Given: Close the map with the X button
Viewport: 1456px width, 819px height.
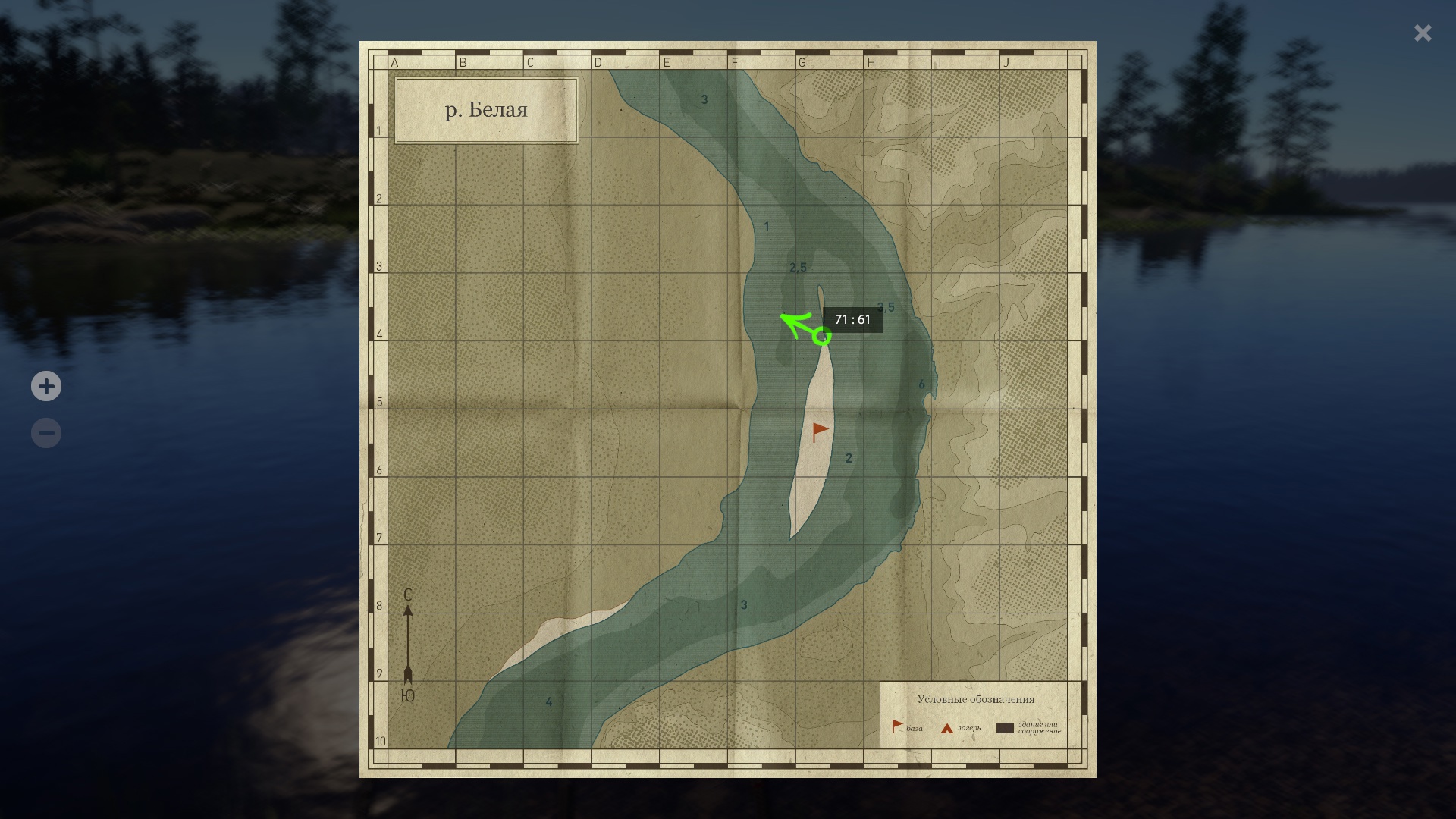Looking at the screenshot, I should tap(1423, 33).
